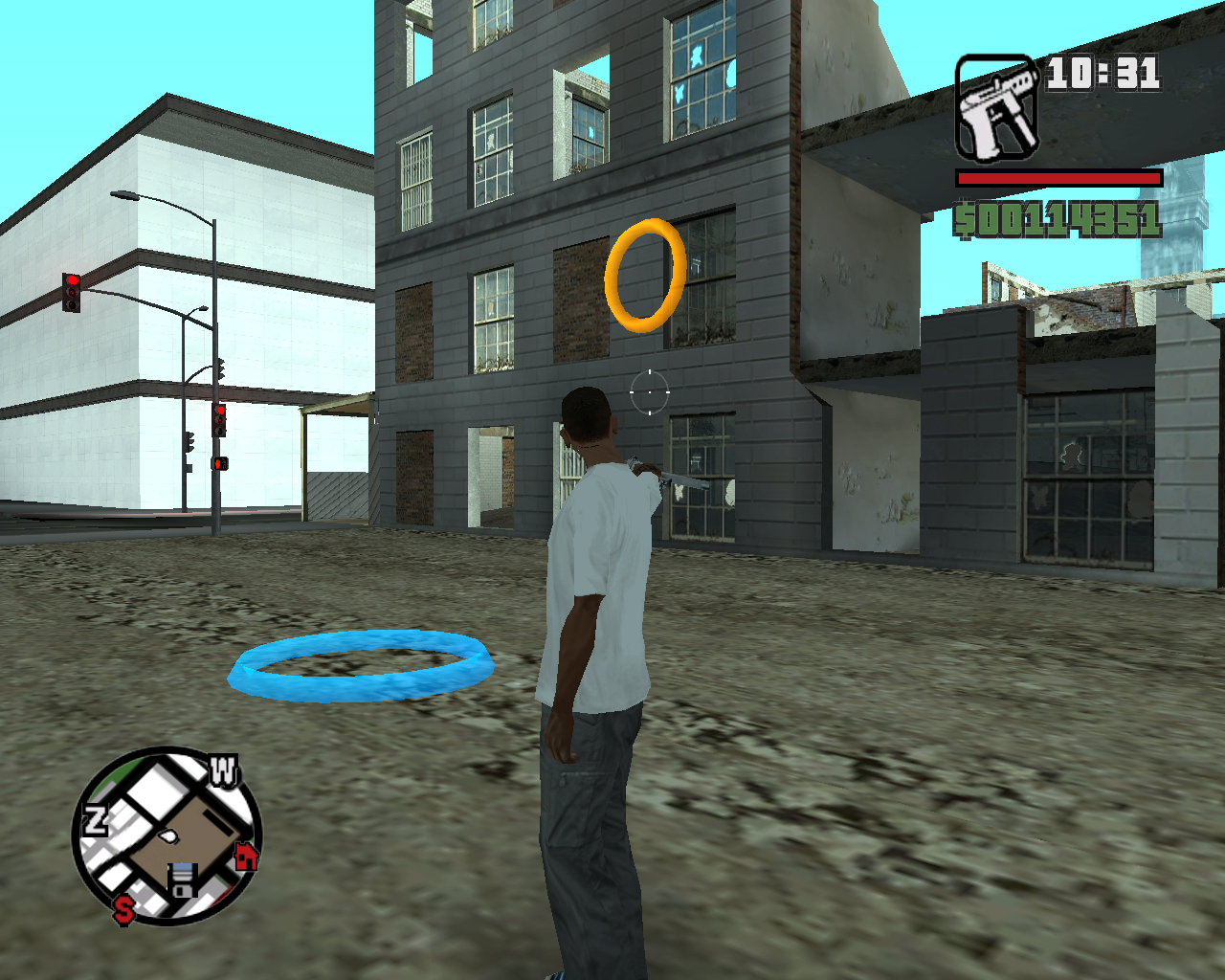Select the floppy disk save marker on radar
The height and width of the screenshot is (980, 1225).
(183, 879)
